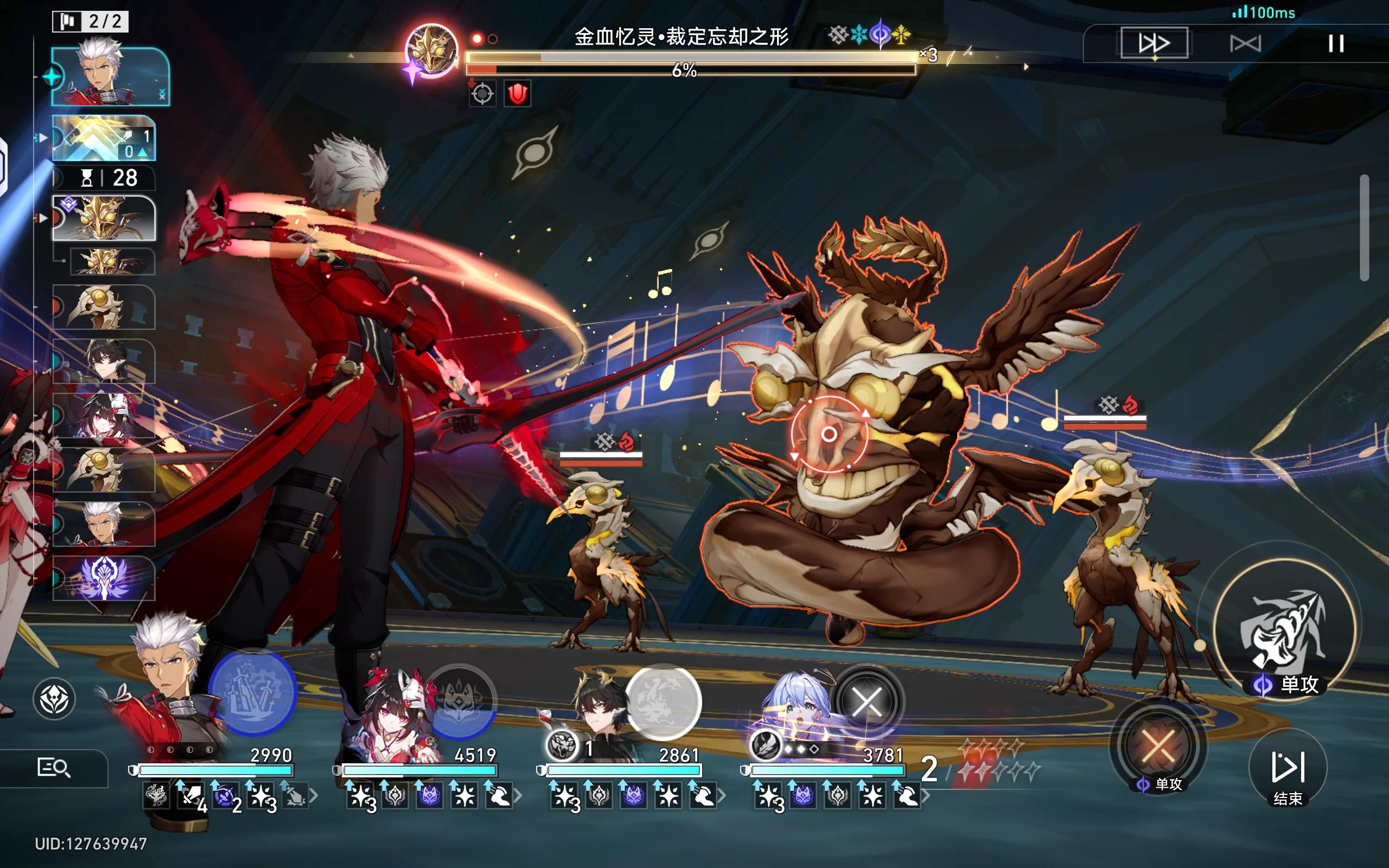Toggle the auto-battle button

[1245, 43]
